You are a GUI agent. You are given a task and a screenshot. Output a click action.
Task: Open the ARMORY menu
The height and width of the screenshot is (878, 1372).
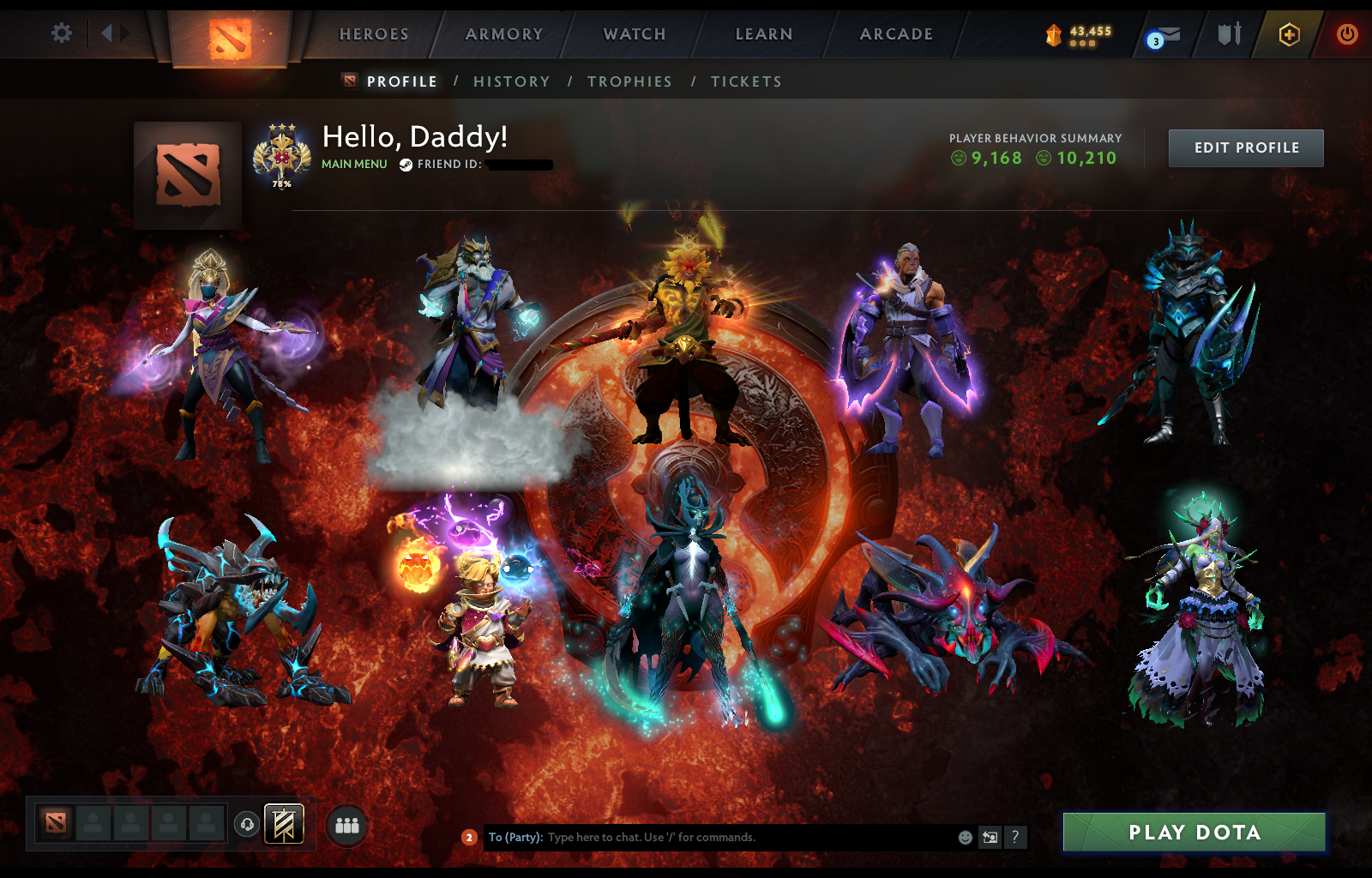point(502,34)
